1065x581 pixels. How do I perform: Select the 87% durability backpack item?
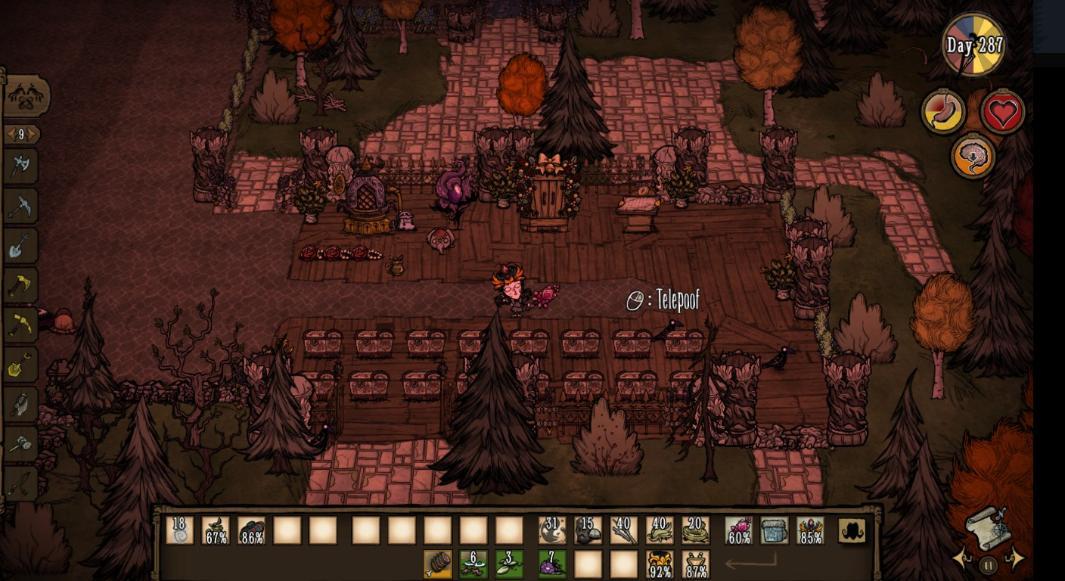(696, 564)
